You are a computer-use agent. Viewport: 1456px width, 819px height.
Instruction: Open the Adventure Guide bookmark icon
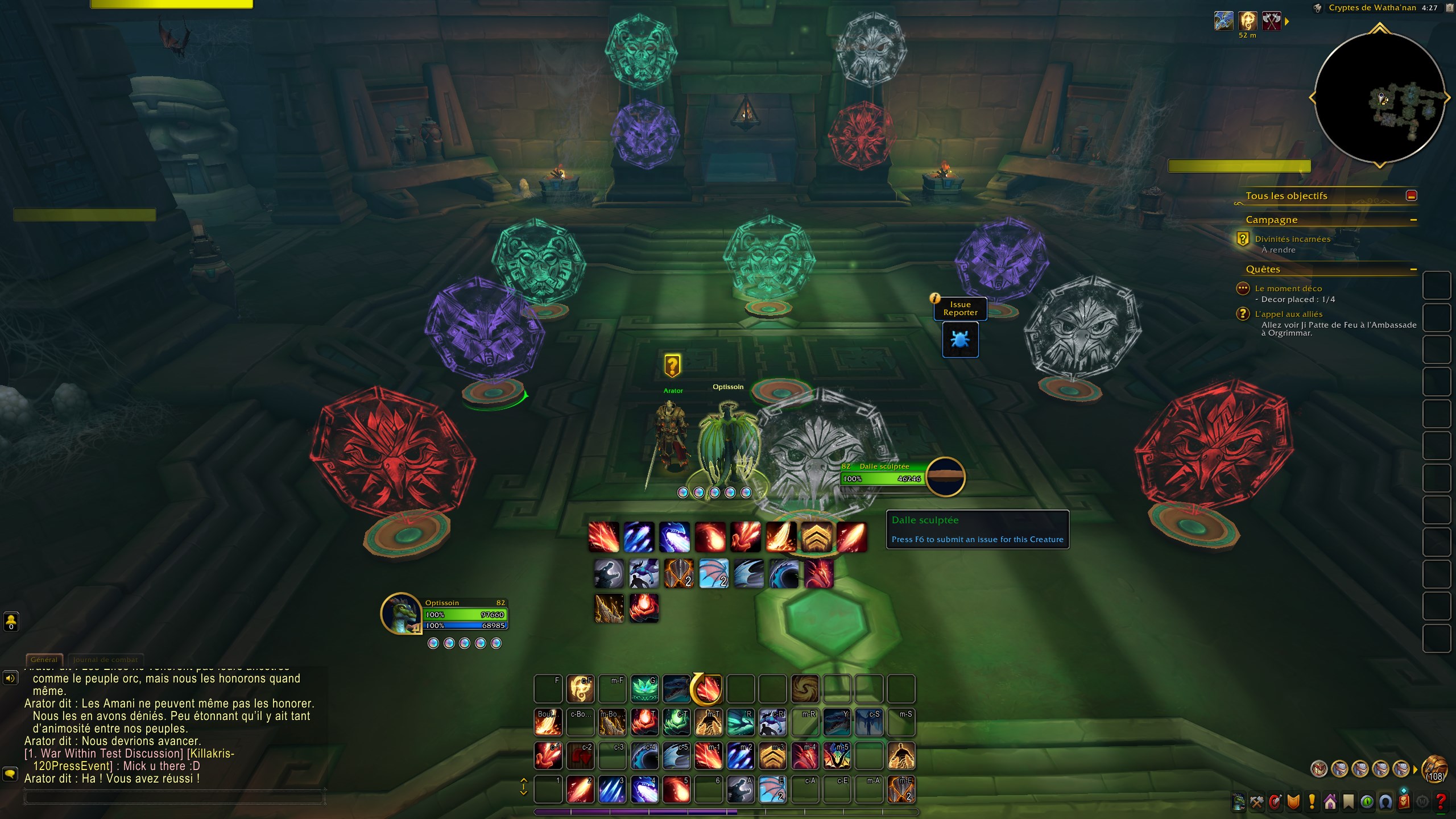click(1348, 802)
